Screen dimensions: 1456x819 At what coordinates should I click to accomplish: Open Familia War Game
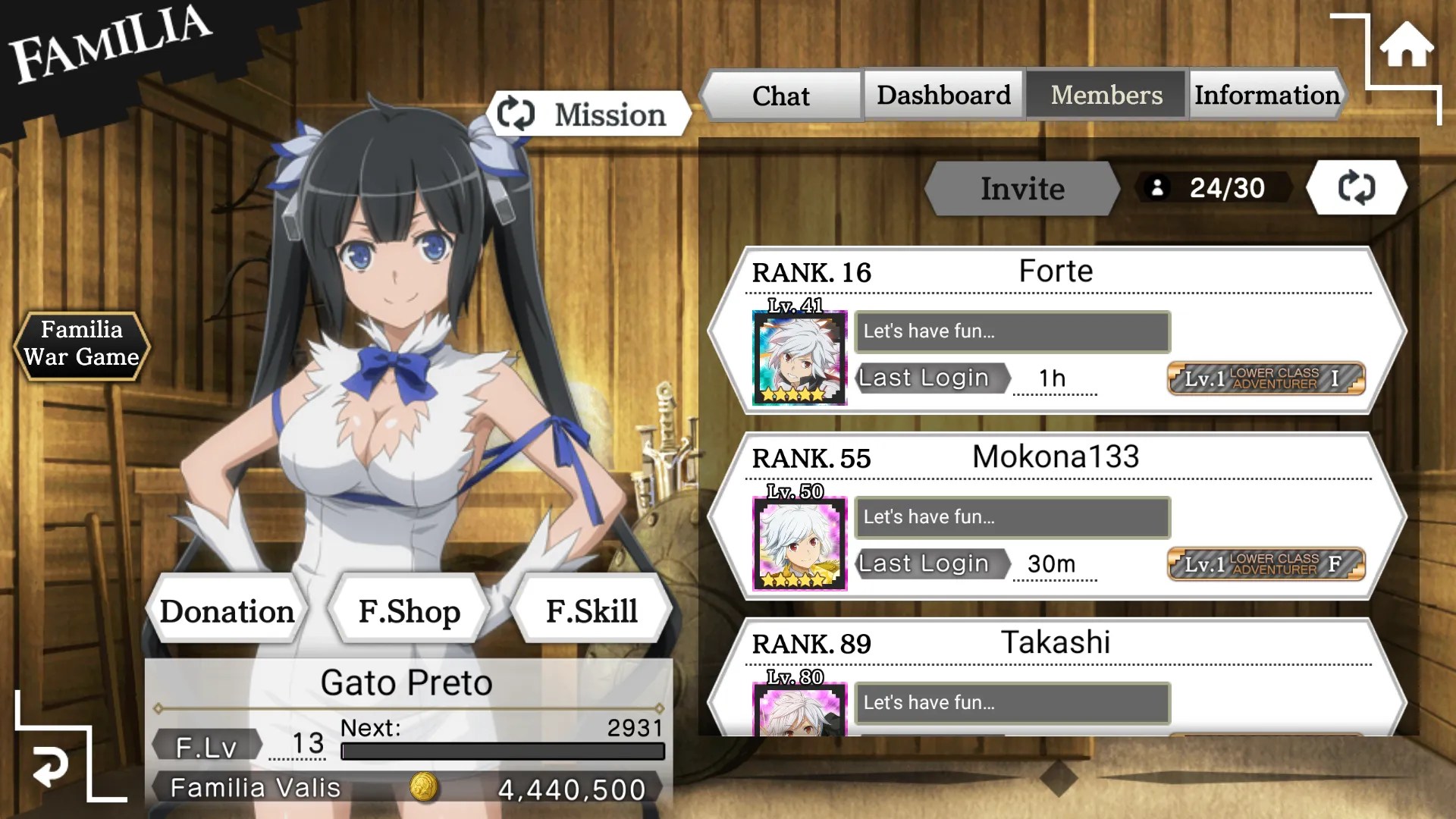tap(81, 344)
